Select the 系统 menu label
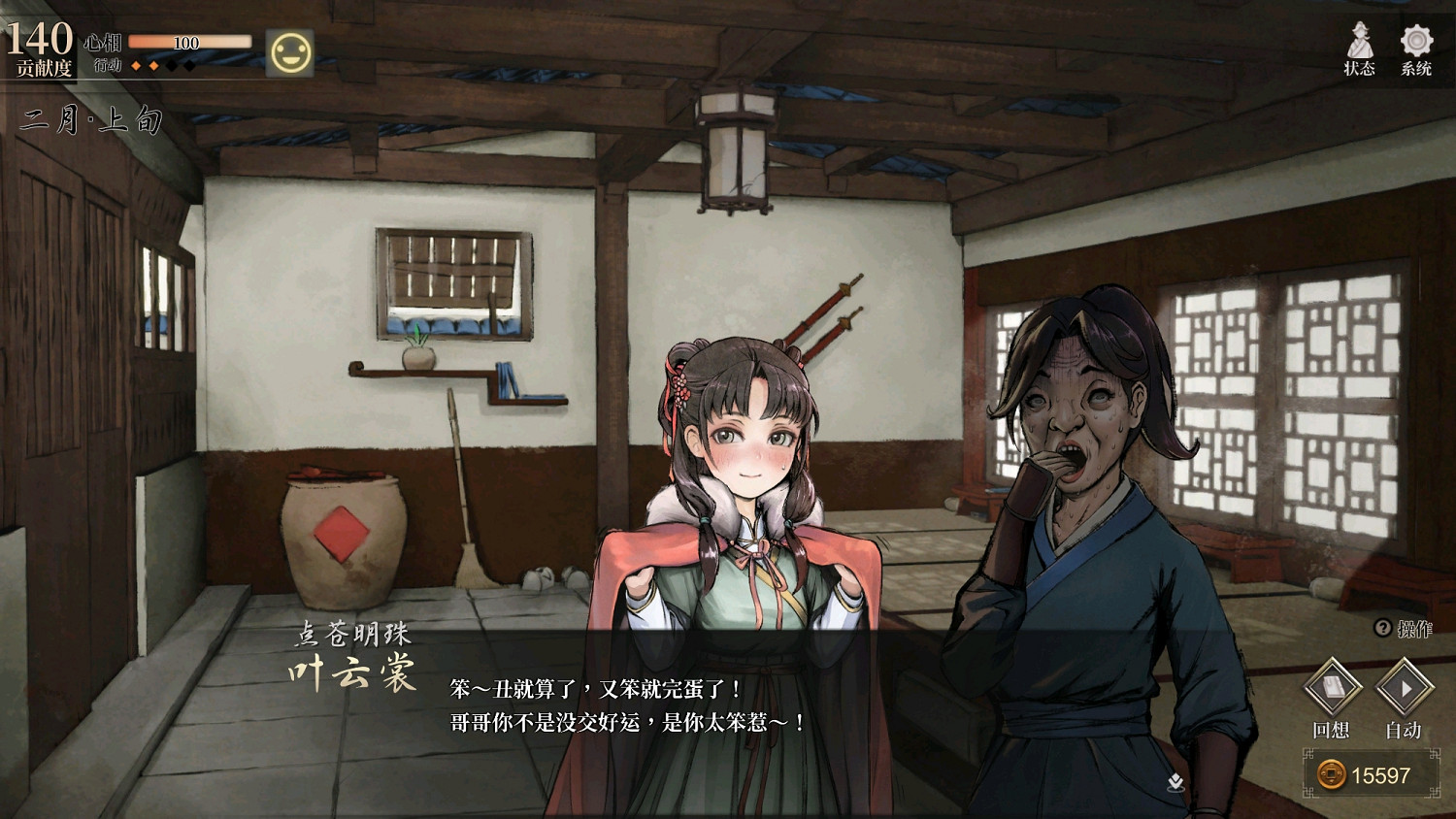This screenshot has height=819, width=1456. click(1415, 69)
